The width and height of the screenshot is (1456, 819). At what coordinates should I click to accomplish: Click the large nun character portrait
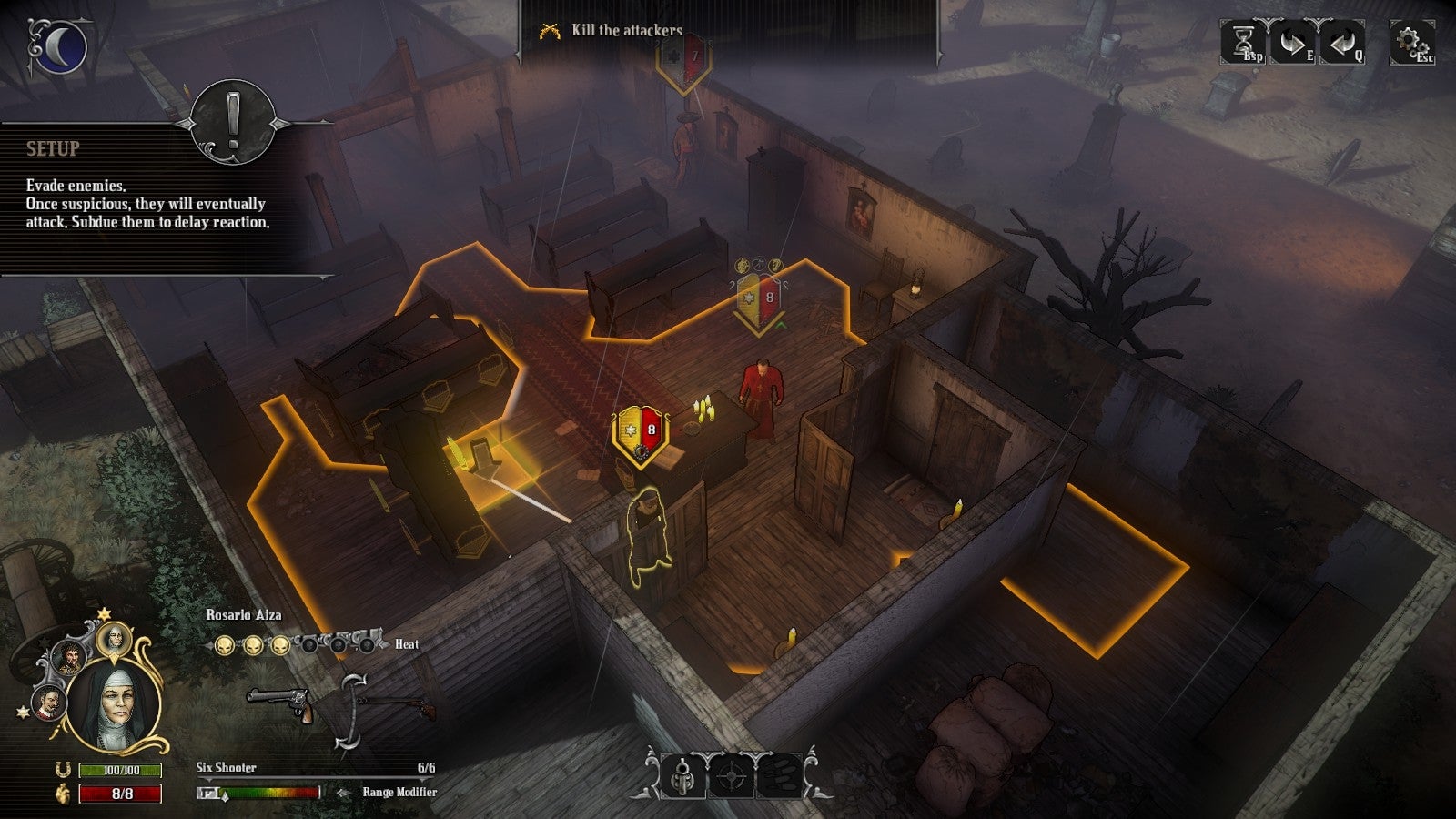pos(115,707)
